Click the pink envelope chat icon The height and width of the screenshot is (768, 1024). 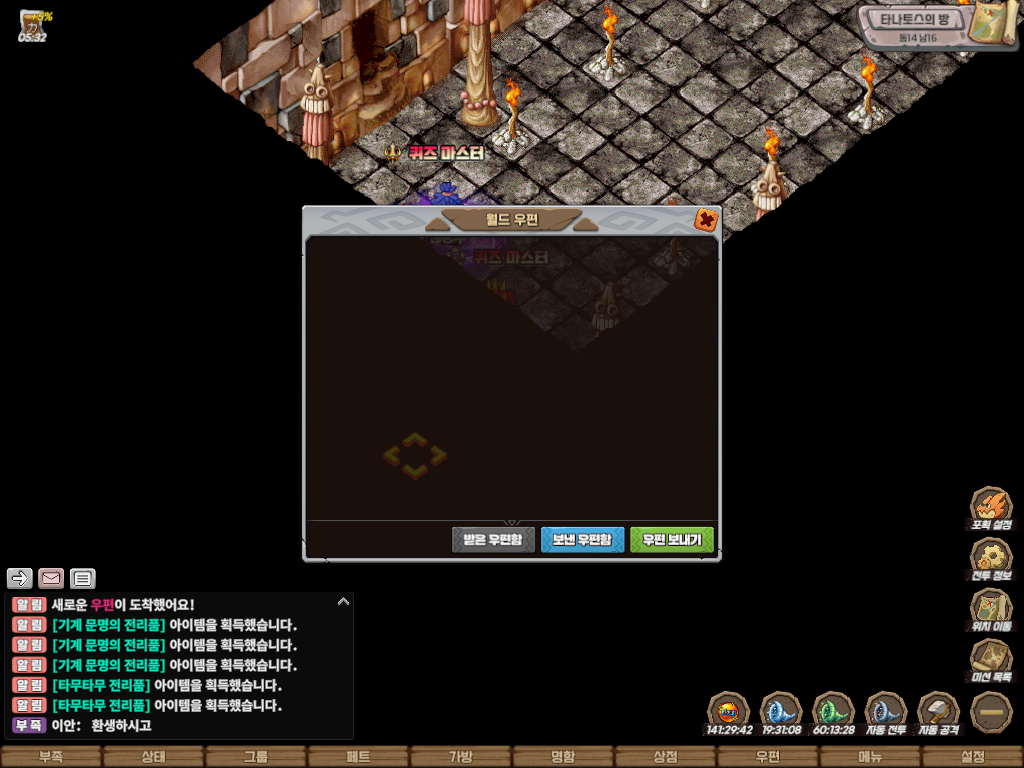51,578
